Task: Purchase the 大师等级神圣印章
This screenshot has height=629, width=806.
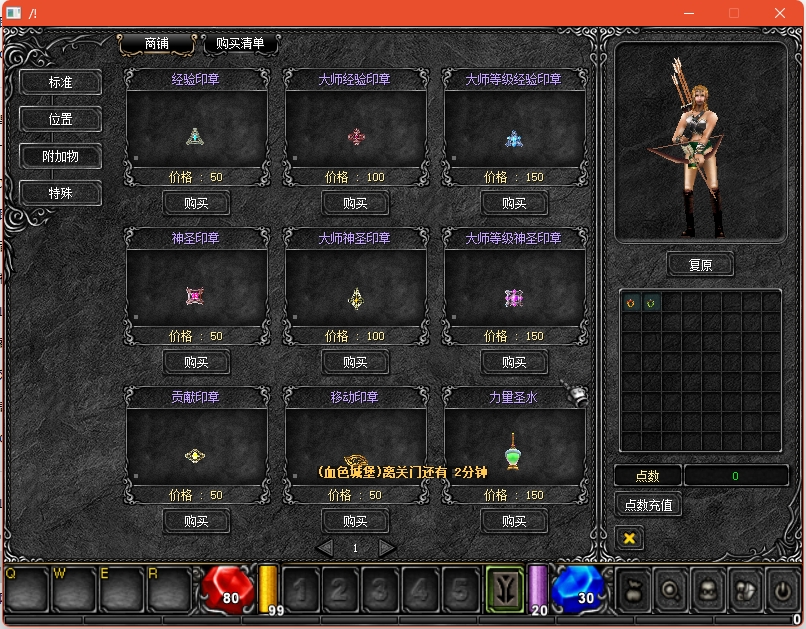Action: 514,362
